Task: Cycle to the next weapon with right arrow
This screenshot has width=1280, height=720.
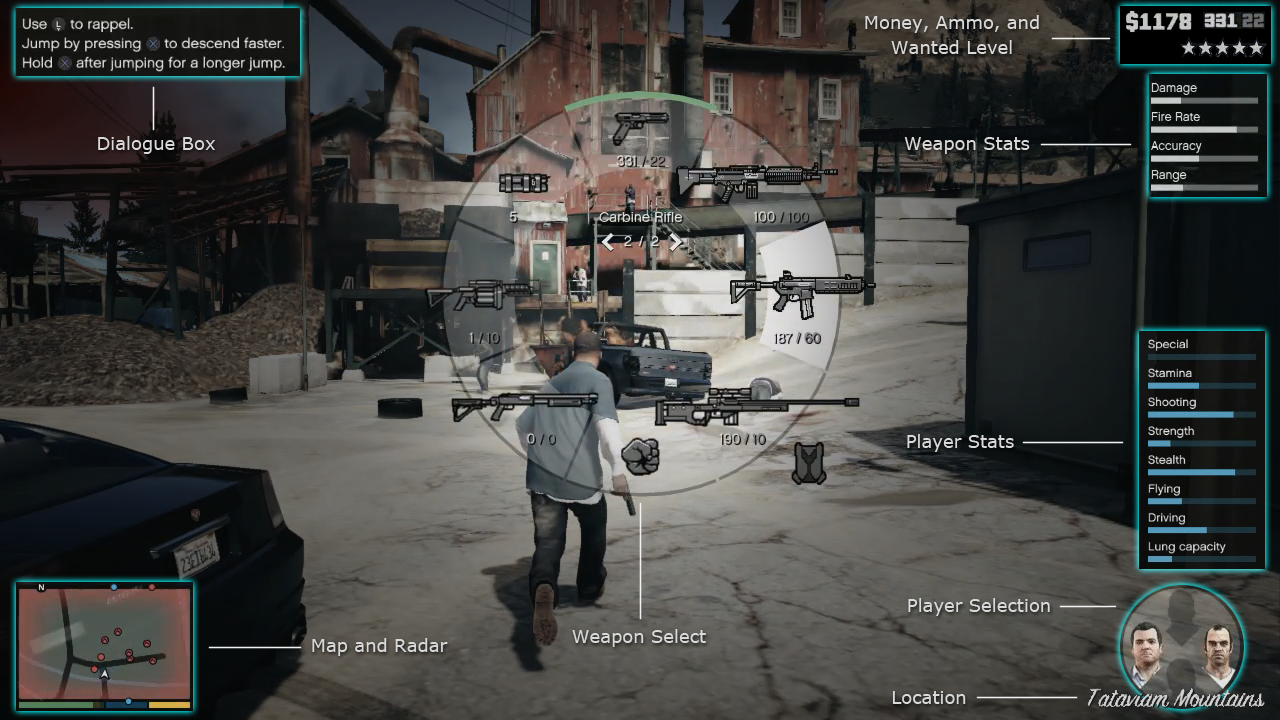Action: pyautogui.click(x=676, y=242)
